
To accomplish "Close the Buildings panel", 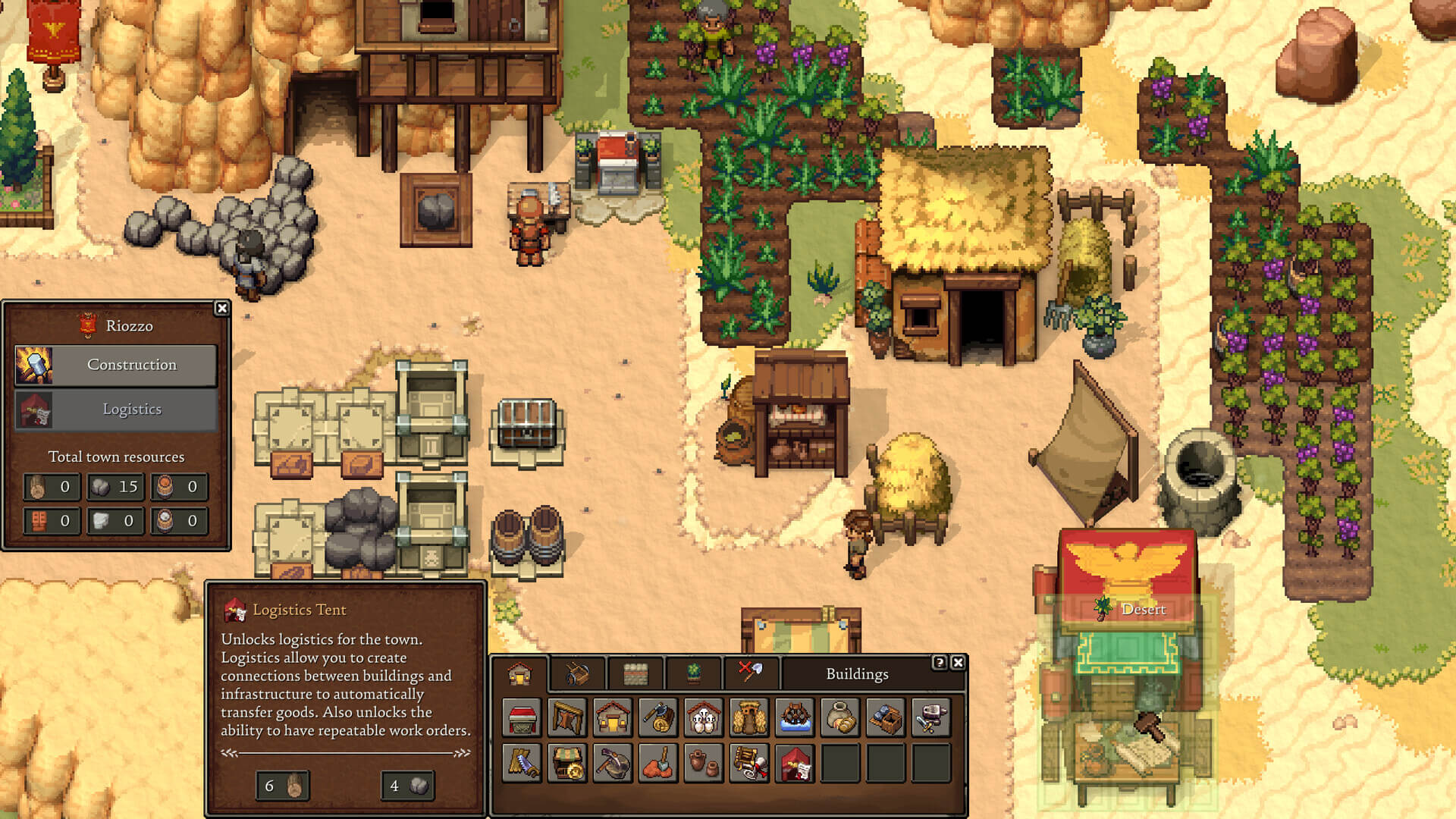I will (958, 663).
